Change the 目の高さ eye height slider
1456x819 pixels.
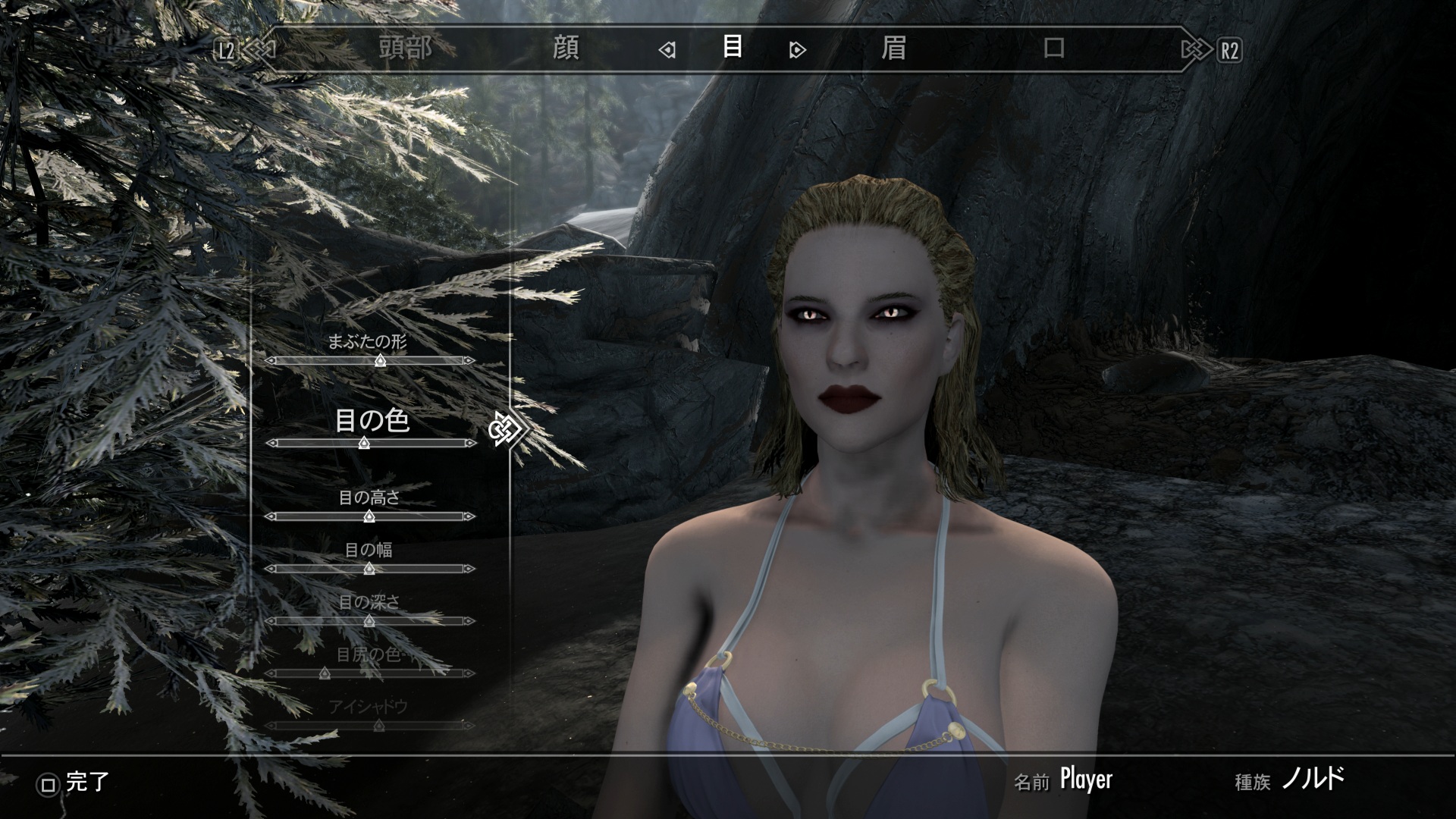(x=370, y=516)
